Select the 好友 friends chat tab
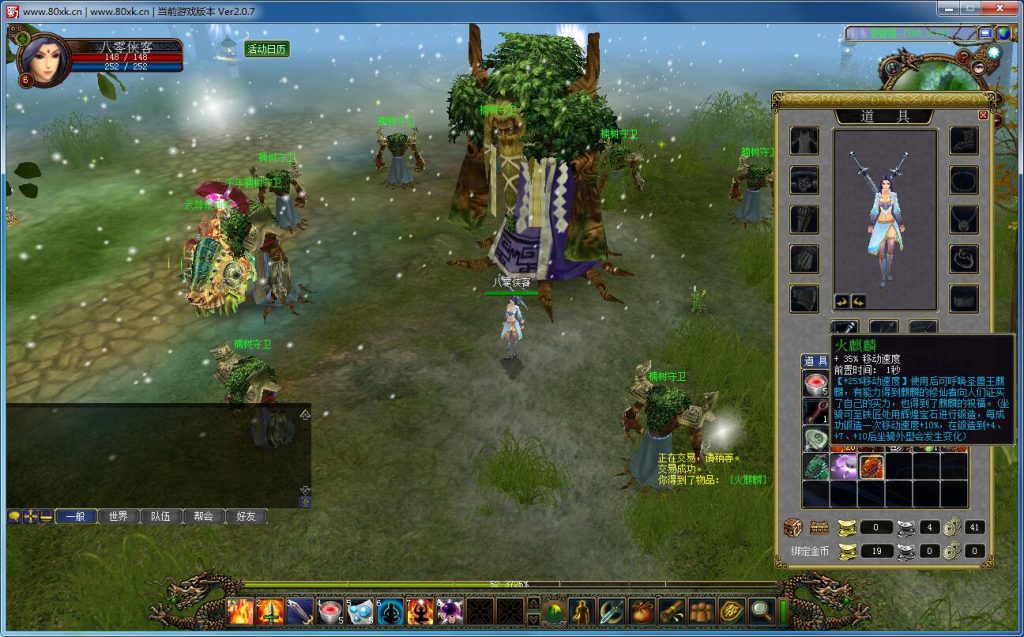Image resolution: width=1024 pixels, height=637 pixels. tap(246, 517)
